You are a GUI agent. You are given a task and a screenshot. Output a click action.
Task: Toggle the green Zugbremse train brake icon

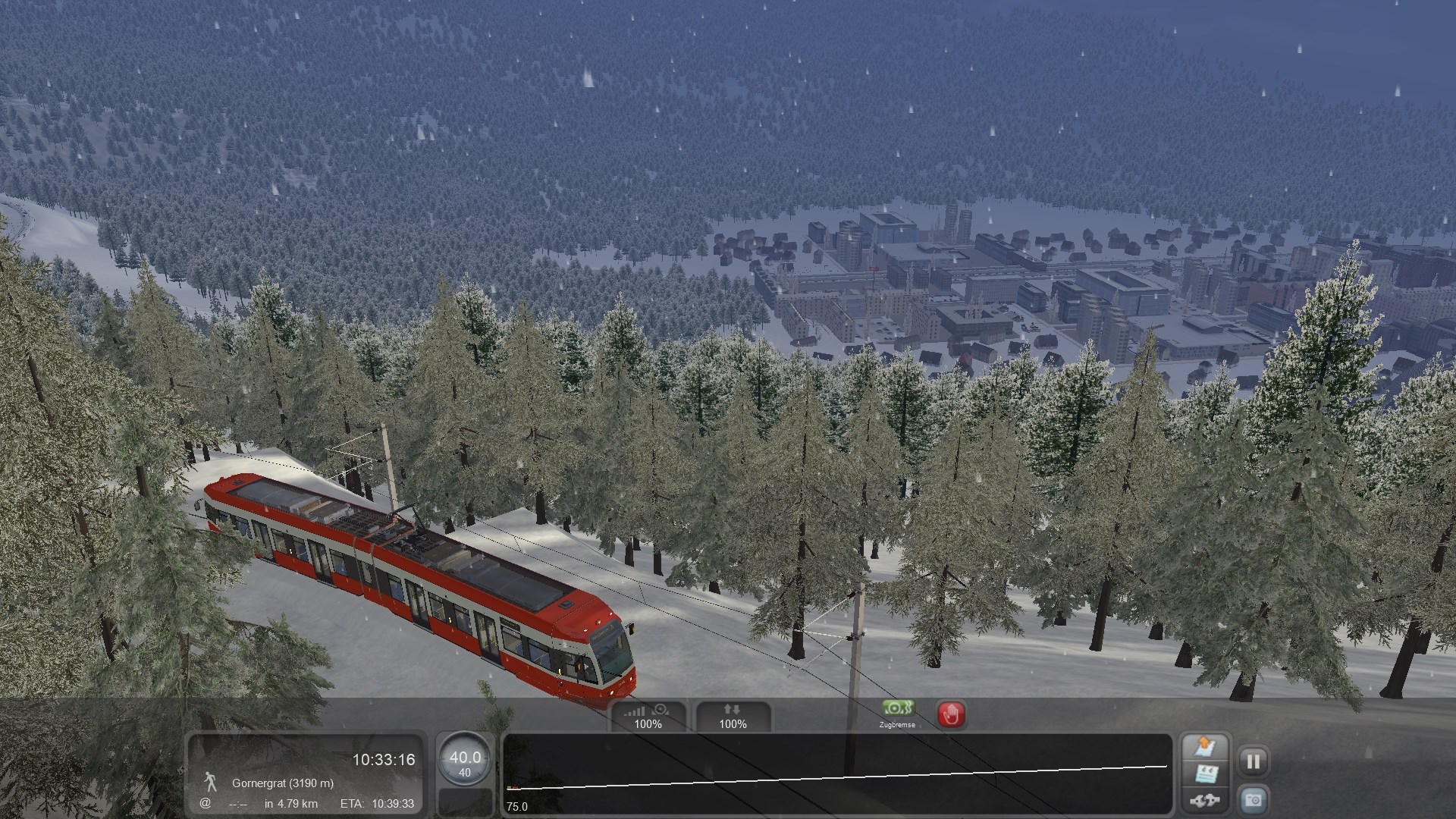pyautogui.click(x=897, y=710)
